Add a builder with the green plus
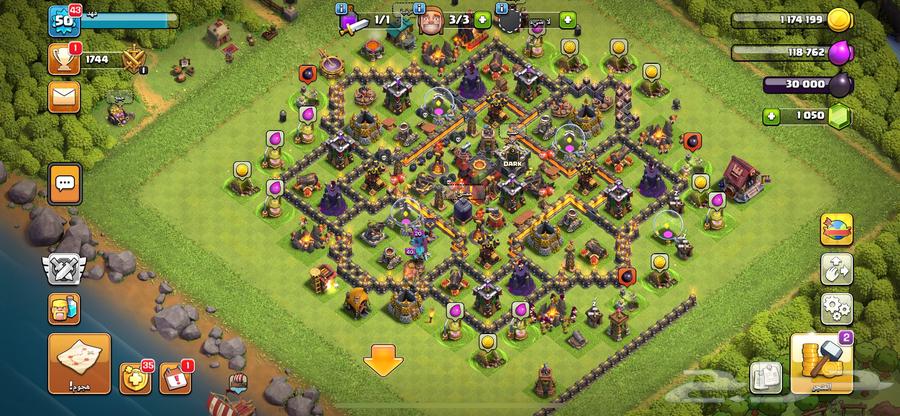 tap(483, 20)
